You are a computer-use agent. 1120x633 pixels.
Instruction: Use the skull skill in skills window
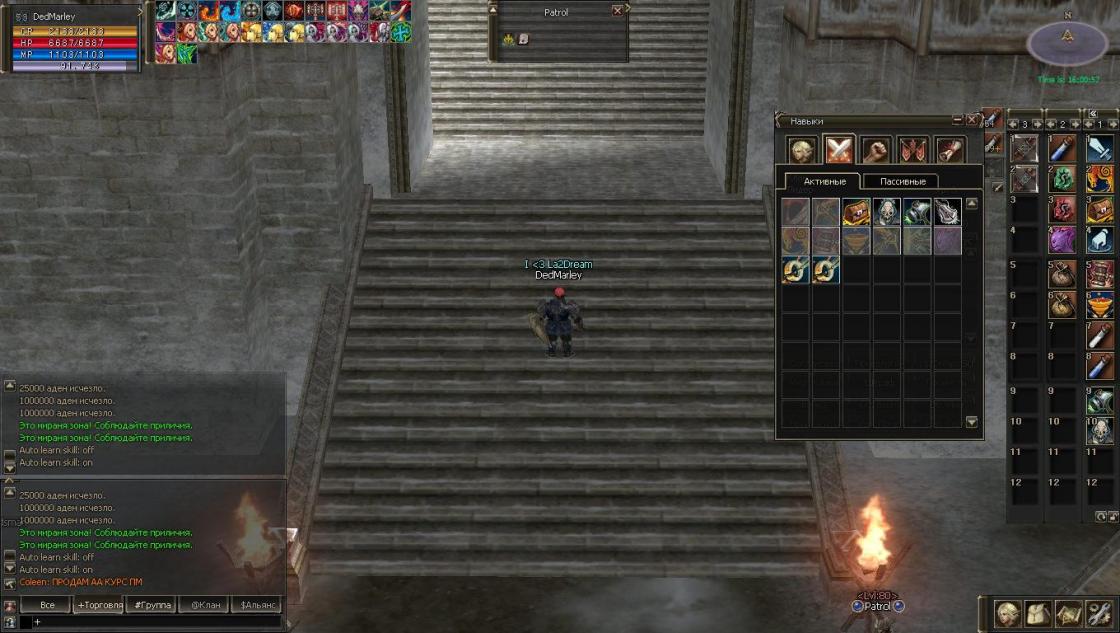(887, 211)
